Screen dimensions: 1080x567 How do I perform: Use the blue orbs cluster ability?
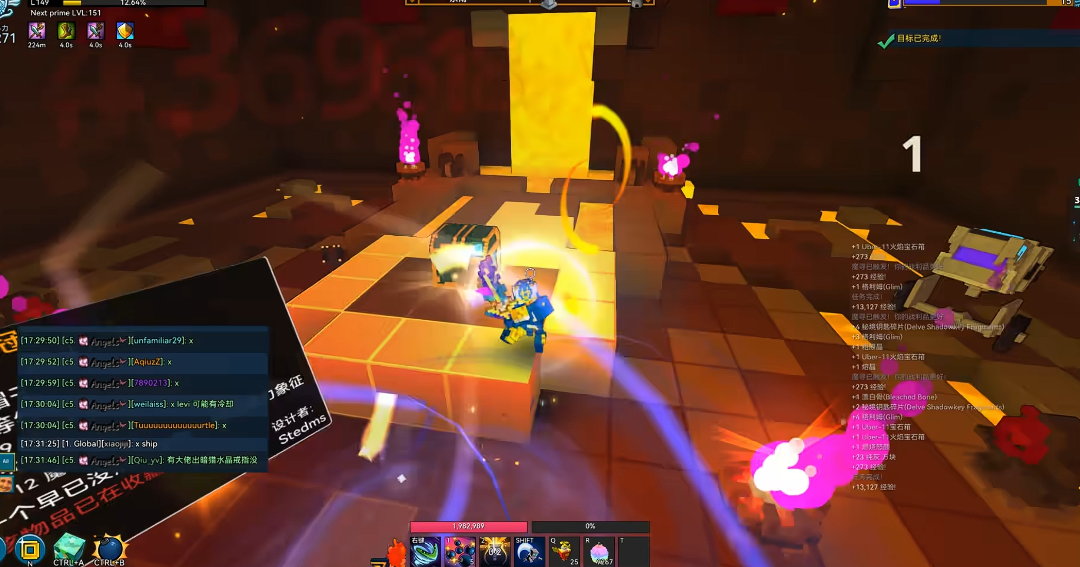pos(460,551)
